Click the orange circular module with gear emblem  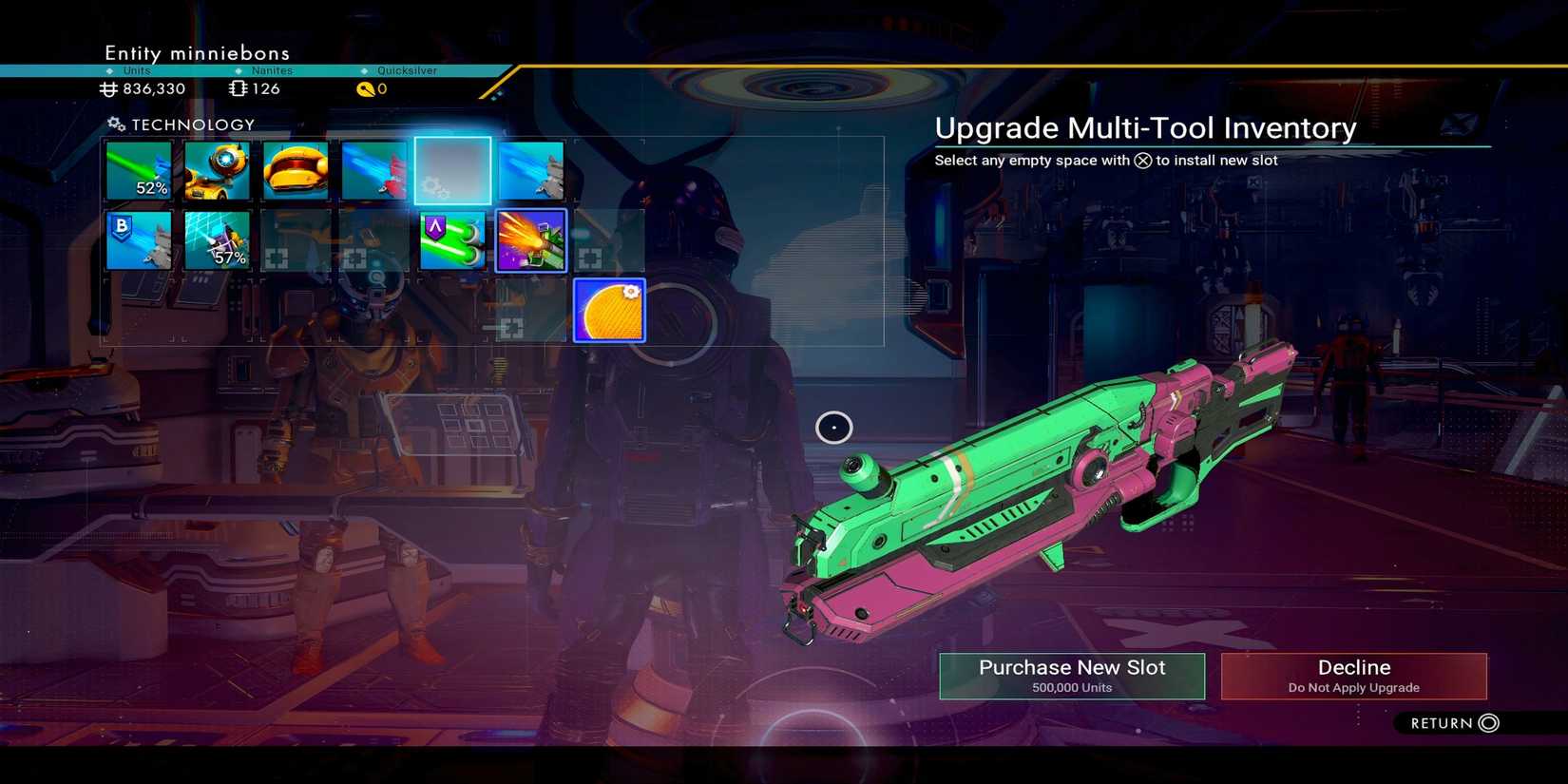point(608,309)
